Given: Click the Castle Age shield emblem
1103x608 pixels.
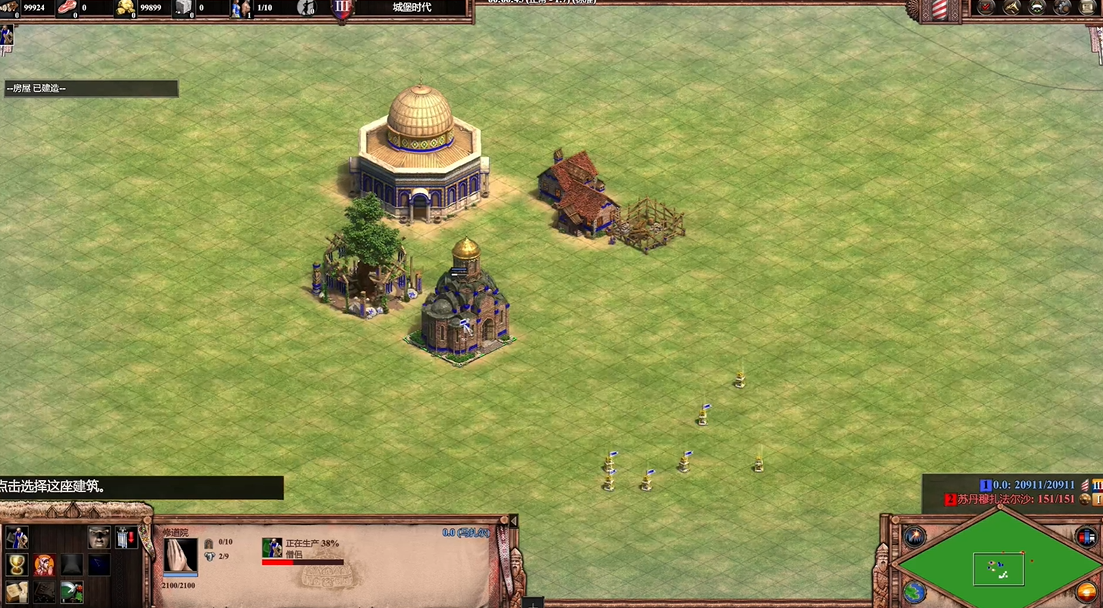Looking at the screenshot, I should (342, 7).
